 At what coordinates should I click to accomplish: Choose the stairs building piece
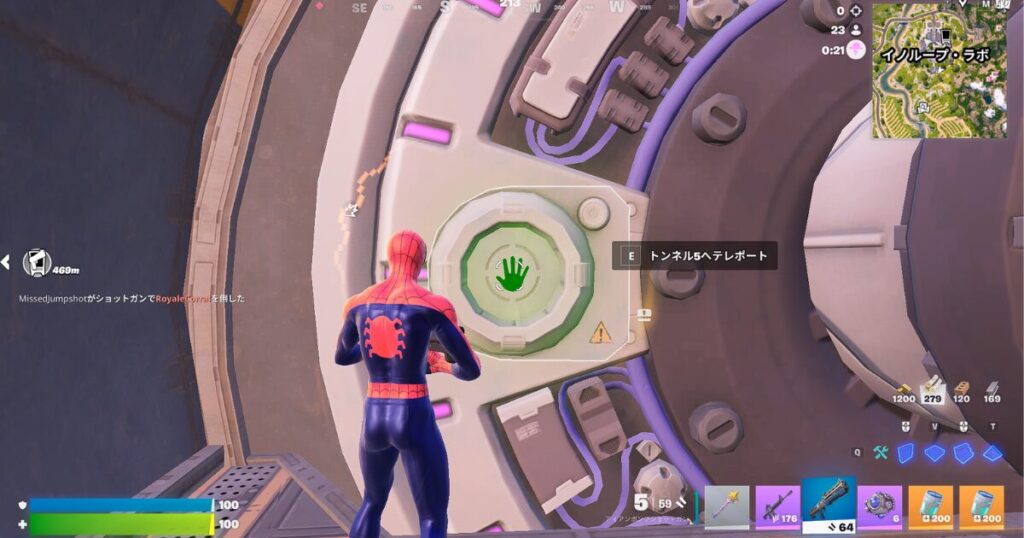964,453
